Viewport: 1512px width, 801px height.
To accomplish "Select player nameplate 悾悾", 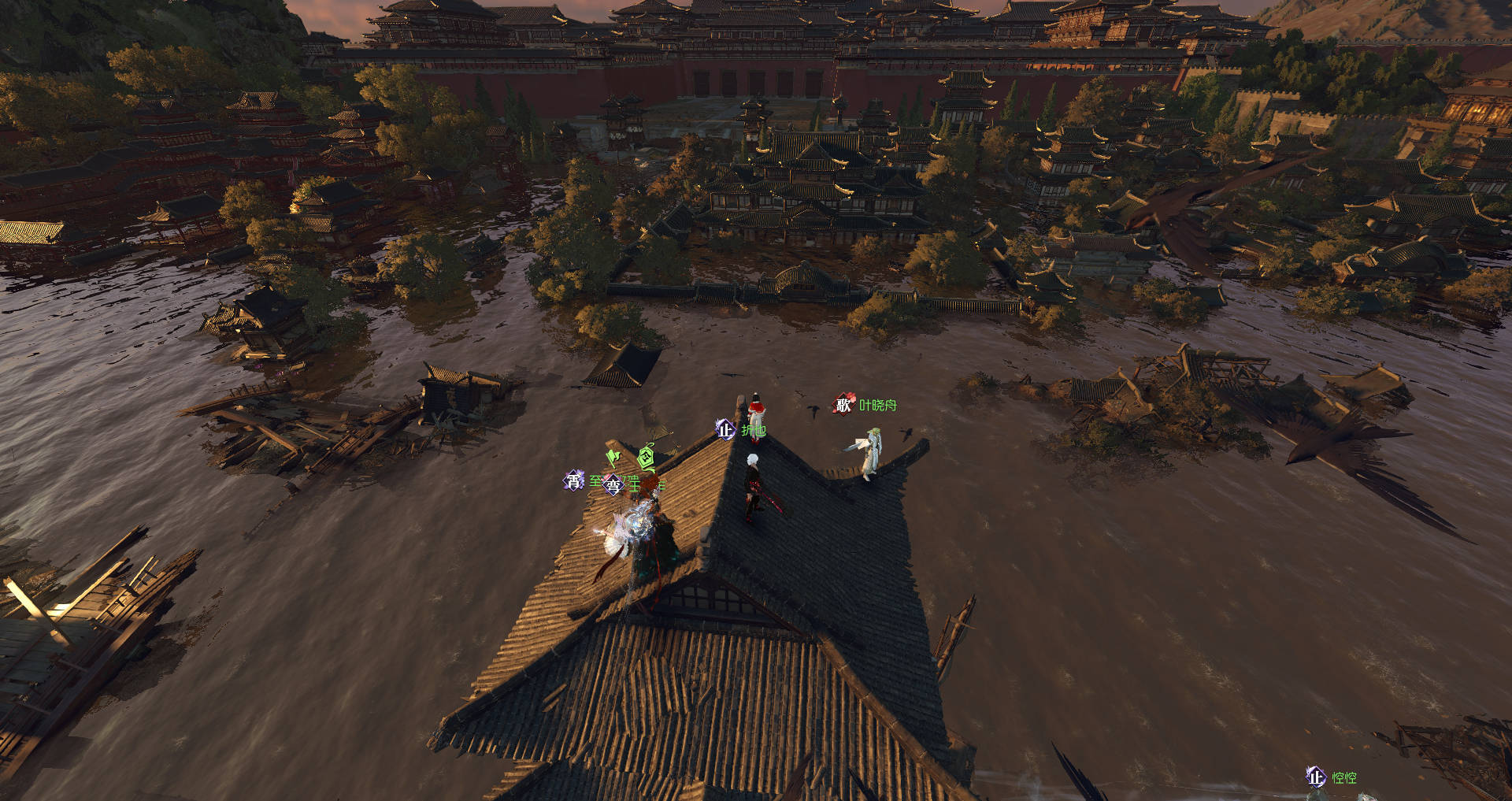I will [1343, 777].
